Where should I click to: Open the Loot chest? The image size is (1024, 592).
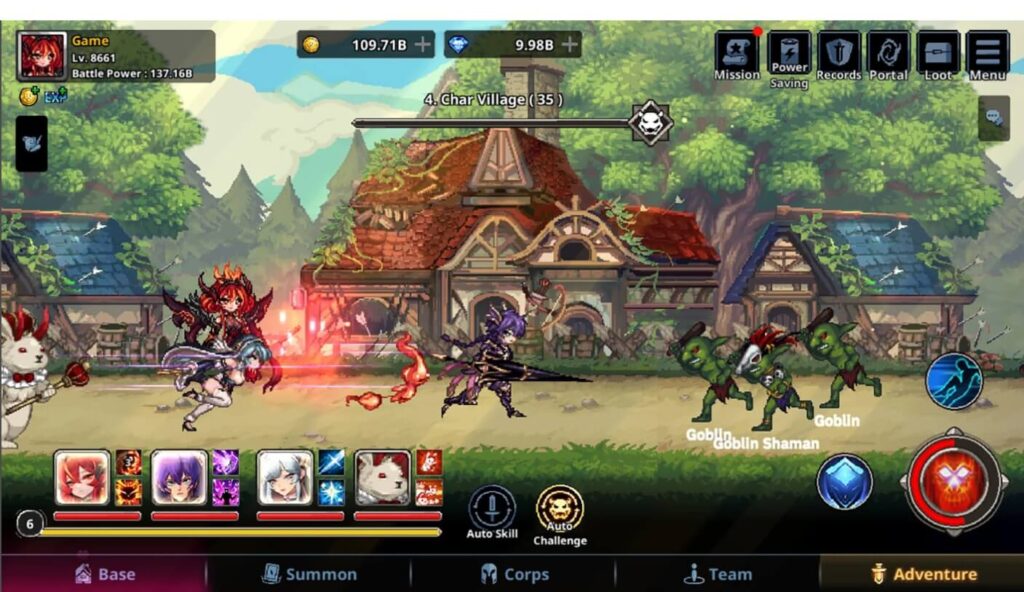pos(938,54)
